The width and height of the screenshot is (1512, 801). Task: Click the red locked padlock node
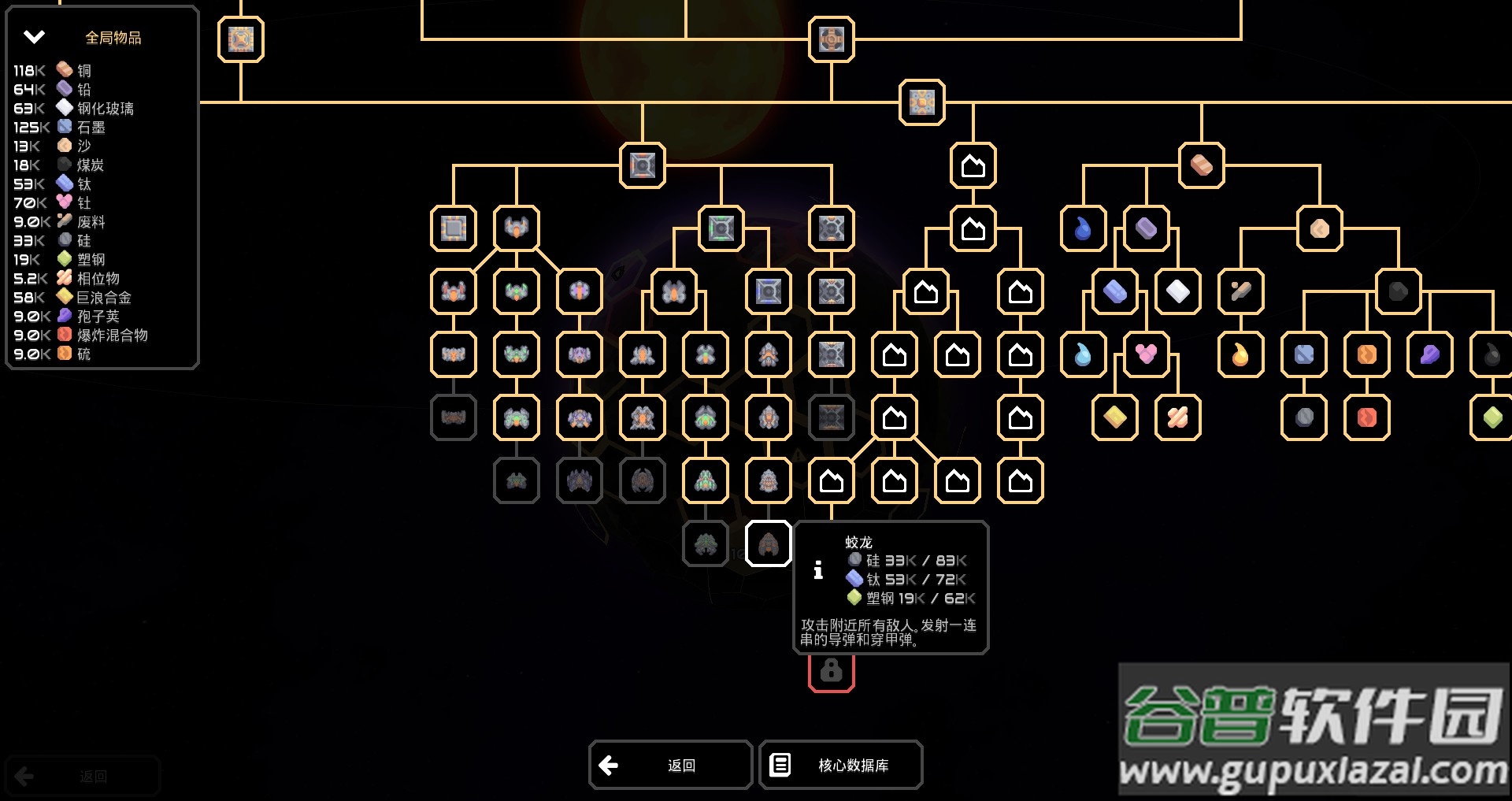(831, 671)
